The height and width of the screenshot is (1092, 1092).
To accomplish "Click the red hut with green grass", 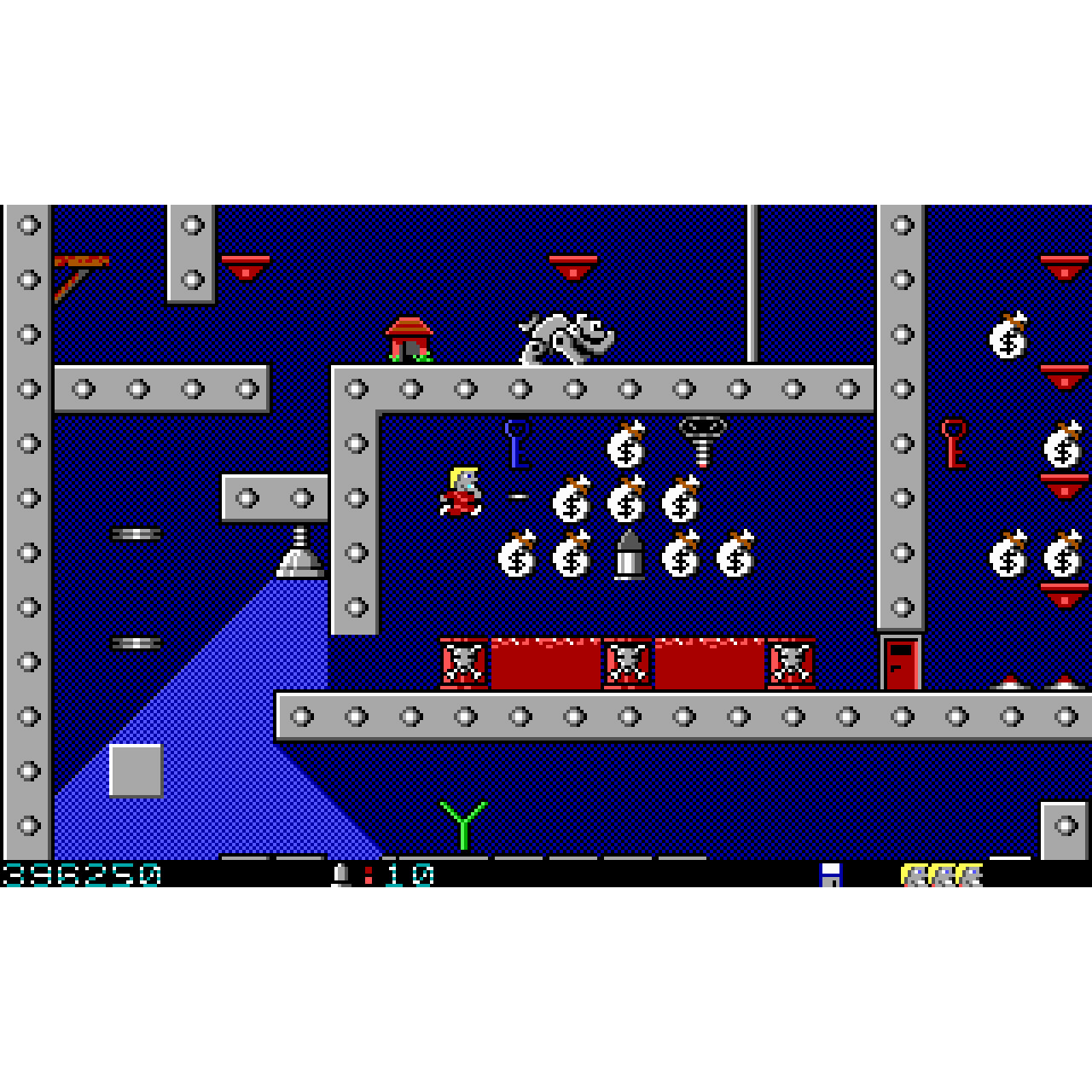I will coord(408,340).
